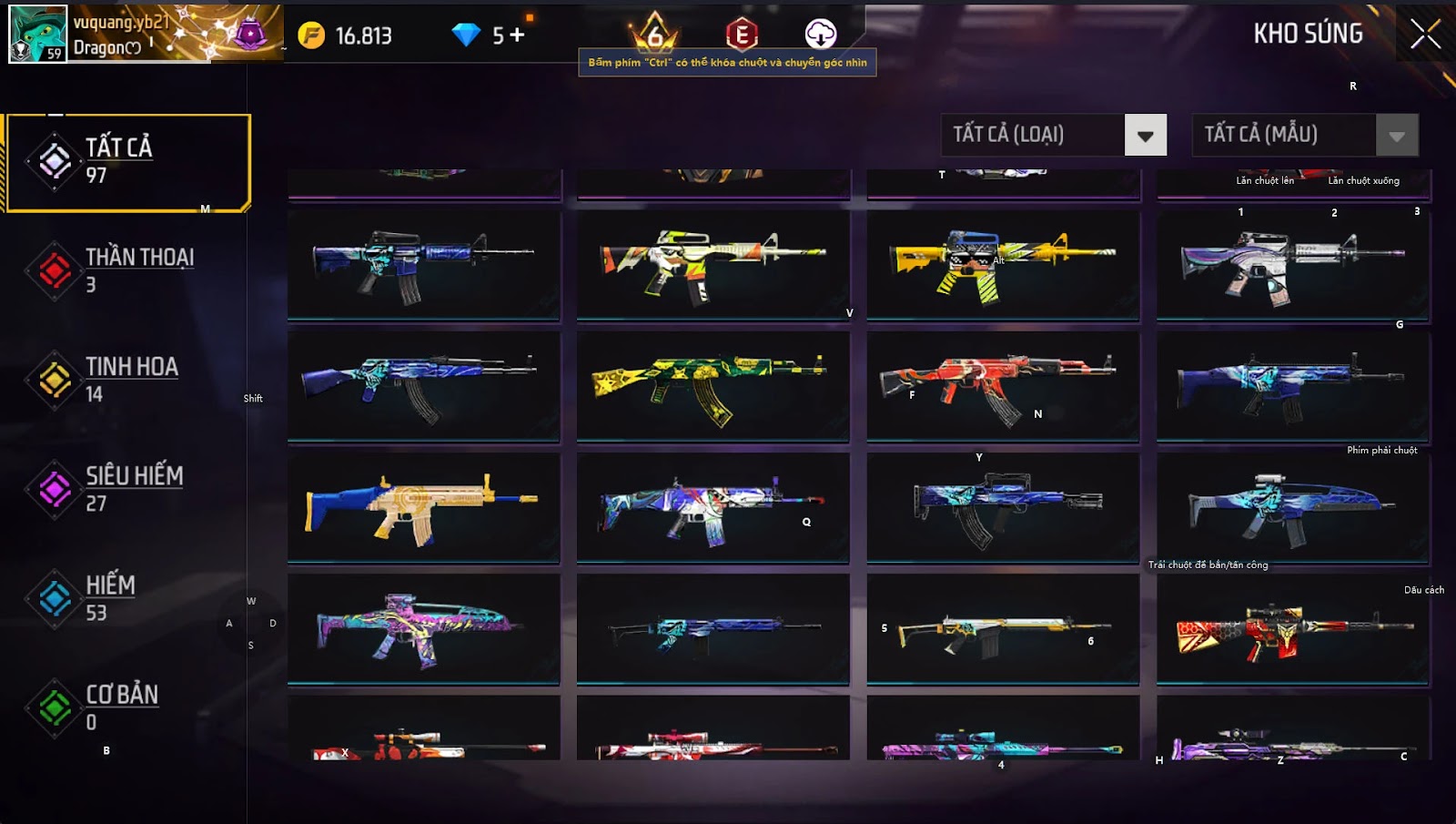Switch to the Thần Thoại rarity tab
1456x824 pixels.
coord(127,270)
